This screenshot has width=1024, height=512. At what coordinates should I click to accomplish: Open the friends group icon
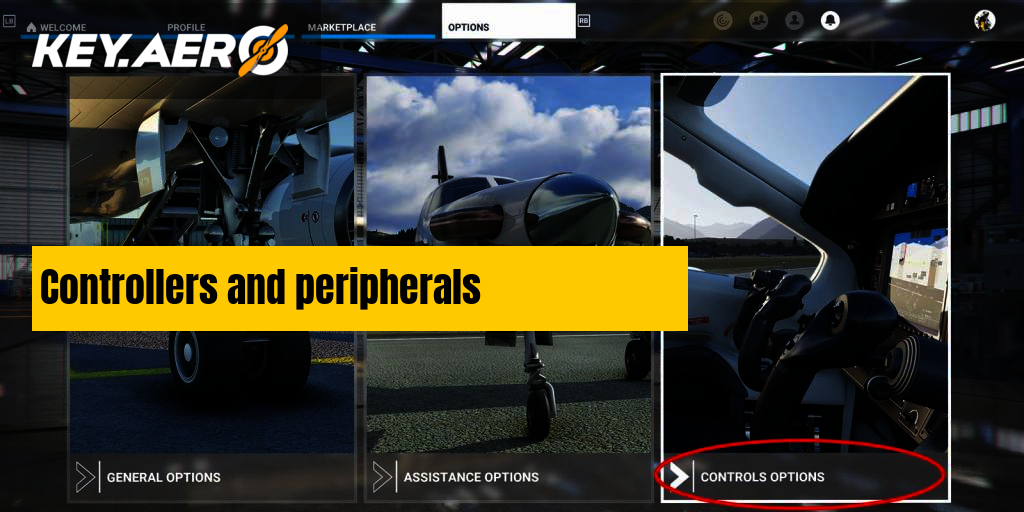[759, 20]
